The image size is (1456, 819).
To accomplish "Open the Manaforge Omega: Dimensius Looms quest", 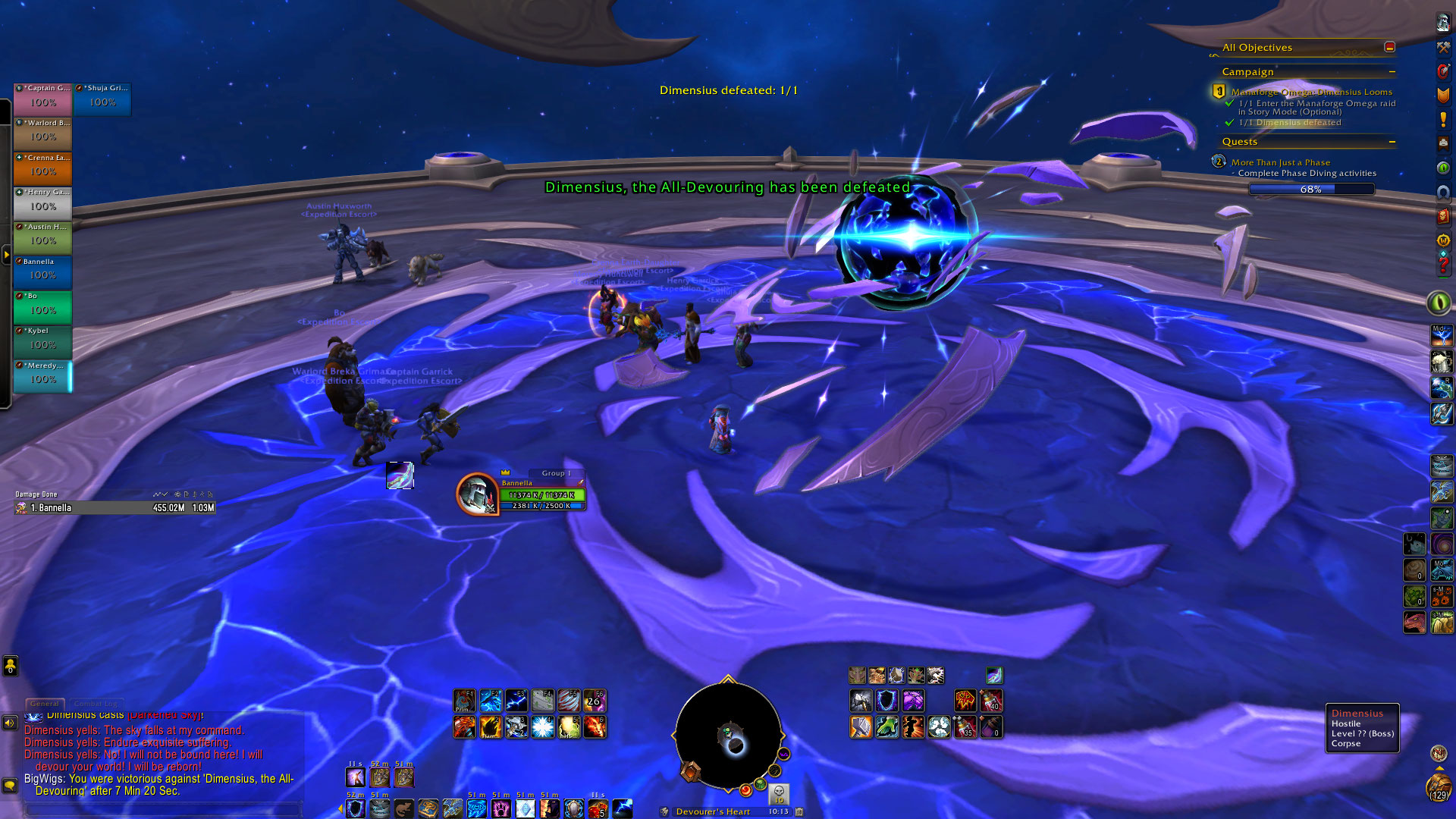I will pyautogui.click(x=1311, y=92).
